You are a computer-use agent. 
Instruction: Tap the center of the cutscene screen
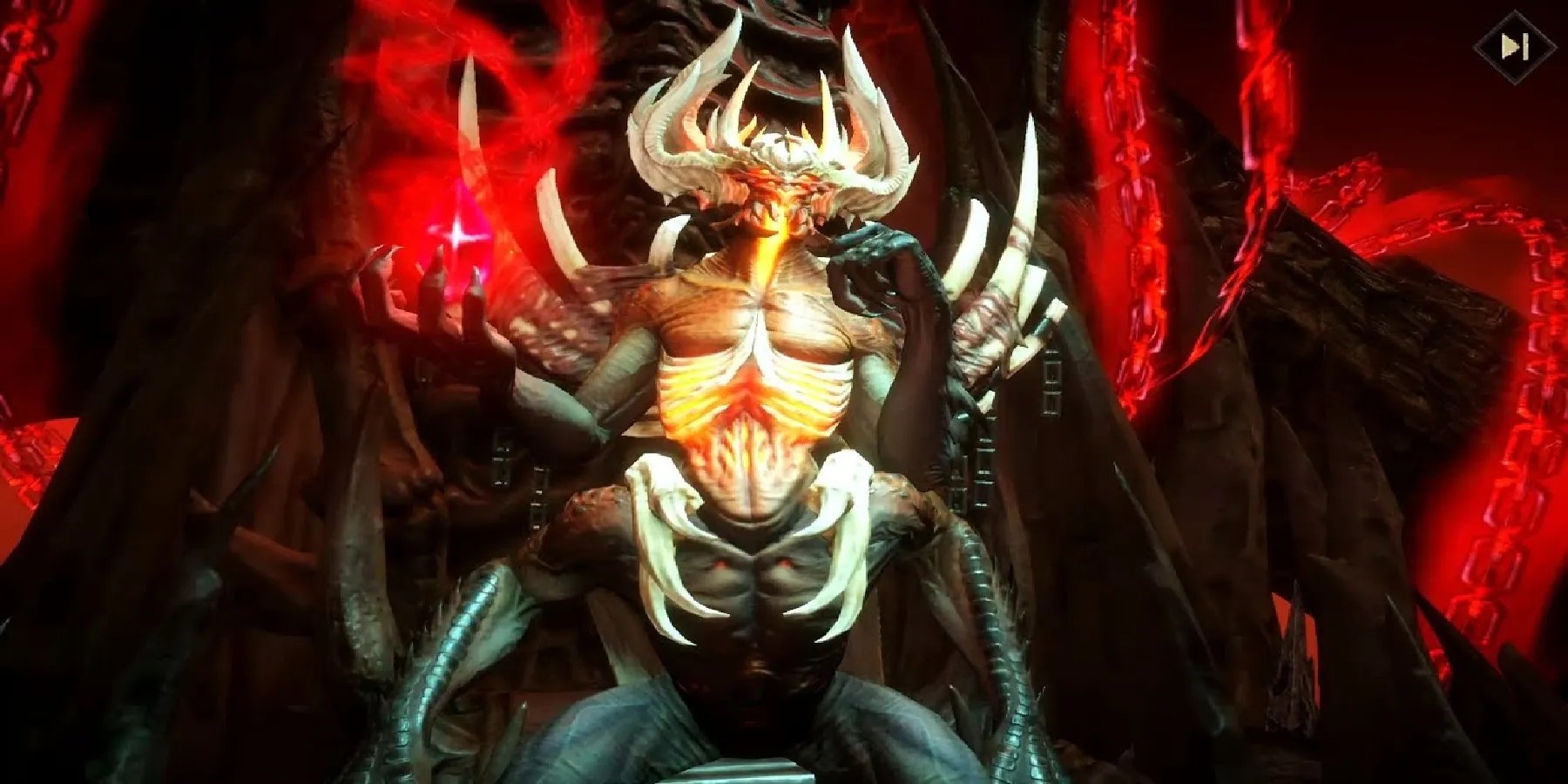coord(784,392)
